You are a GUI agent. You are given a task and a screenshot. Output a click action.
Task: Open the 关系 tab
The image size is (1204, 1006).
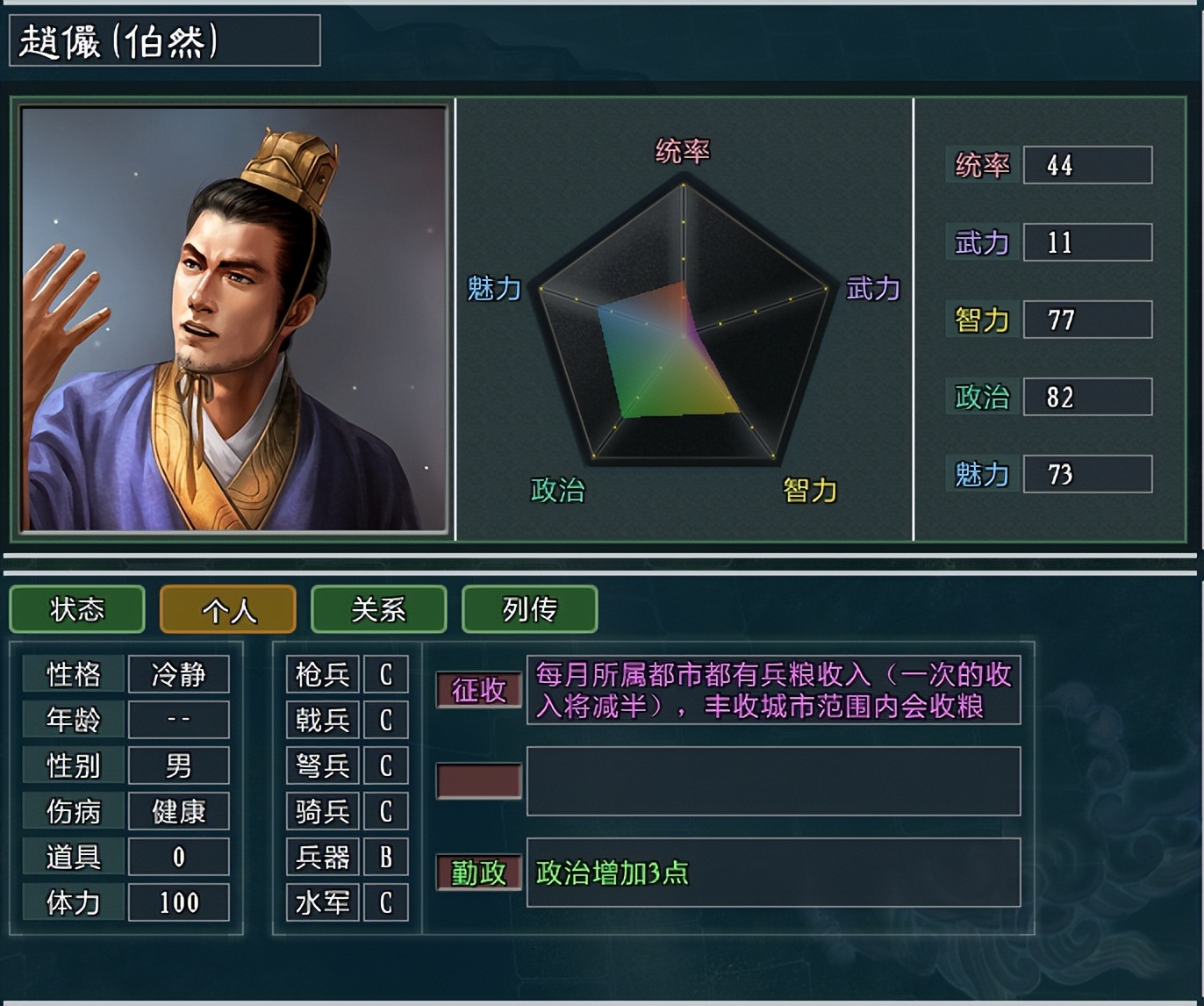click(x=378, y=608)
